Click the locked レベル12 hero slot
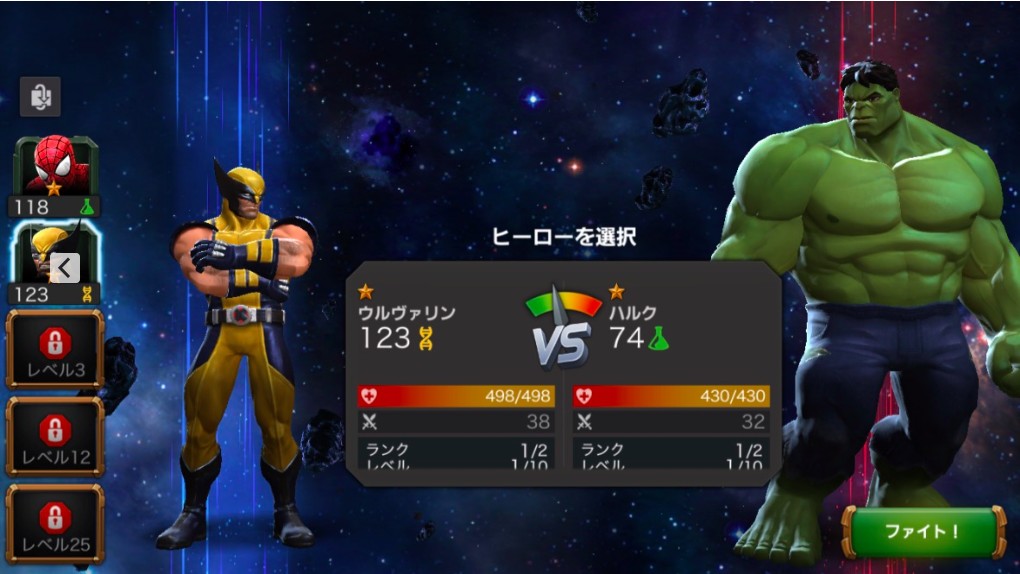Screen dimensions: 1020x574 (55, 436)
